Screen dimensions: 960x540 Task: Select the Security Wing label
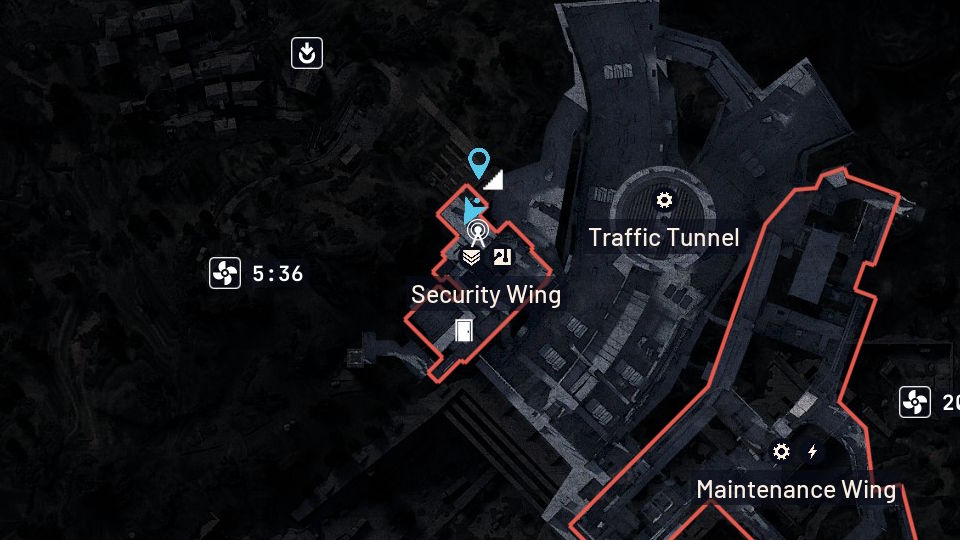click(x=486, y=295)
